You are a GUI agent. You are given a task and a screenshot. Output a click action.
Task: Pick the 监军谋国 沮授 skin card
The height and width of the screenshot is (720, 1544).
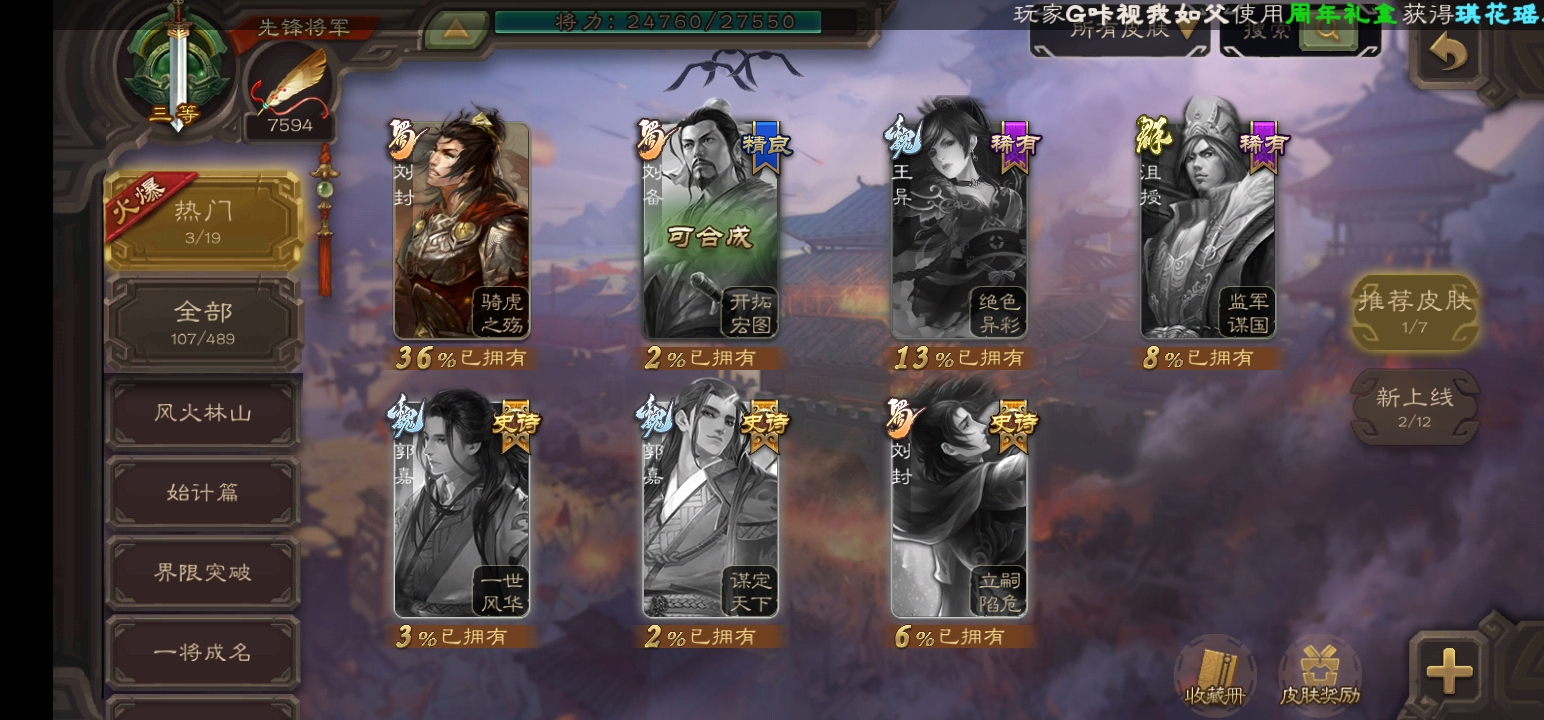tap(1208, 232)
